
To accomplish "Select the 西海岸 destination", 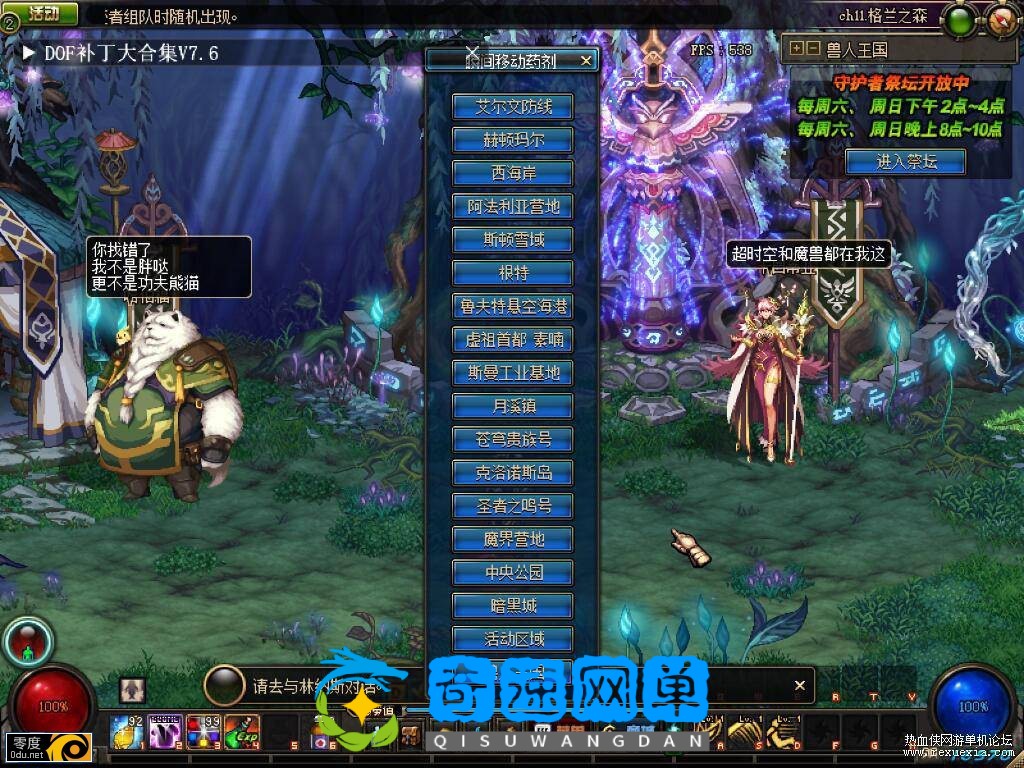I will [512, 173].
